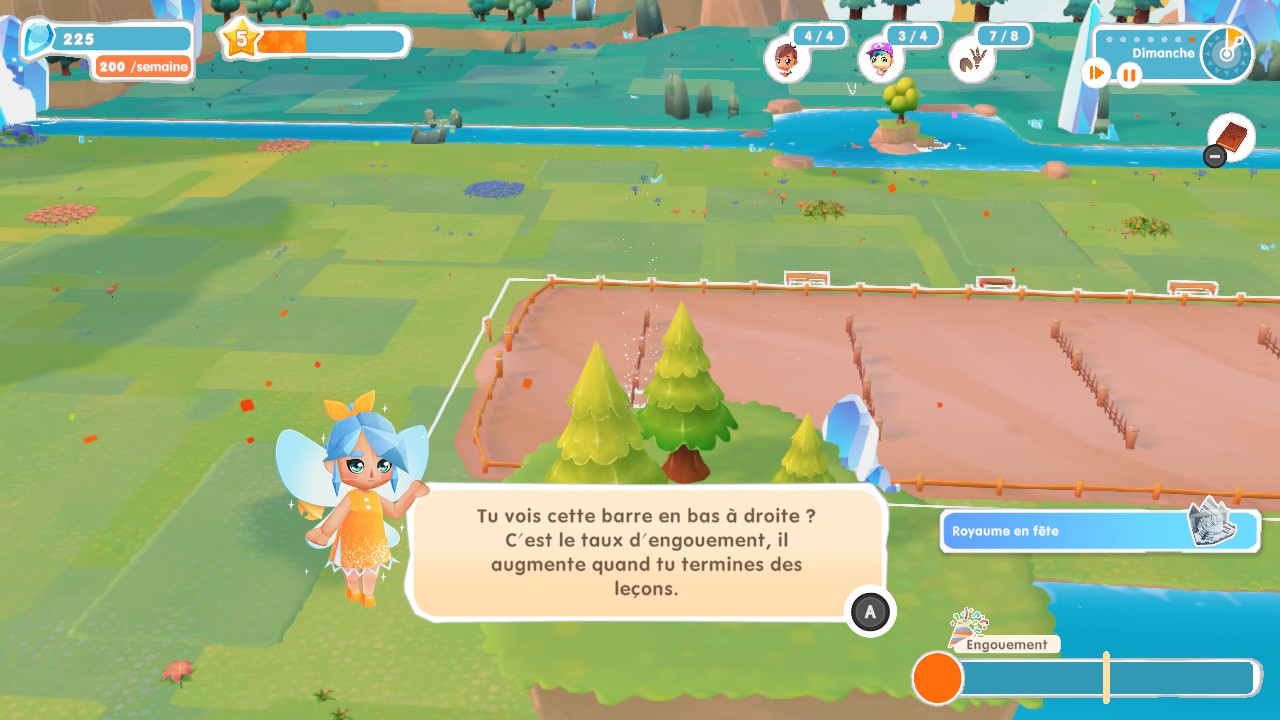
Task: Select the purple-cap rider portrait
Action: pyautogui.click(x=881, y=59)
